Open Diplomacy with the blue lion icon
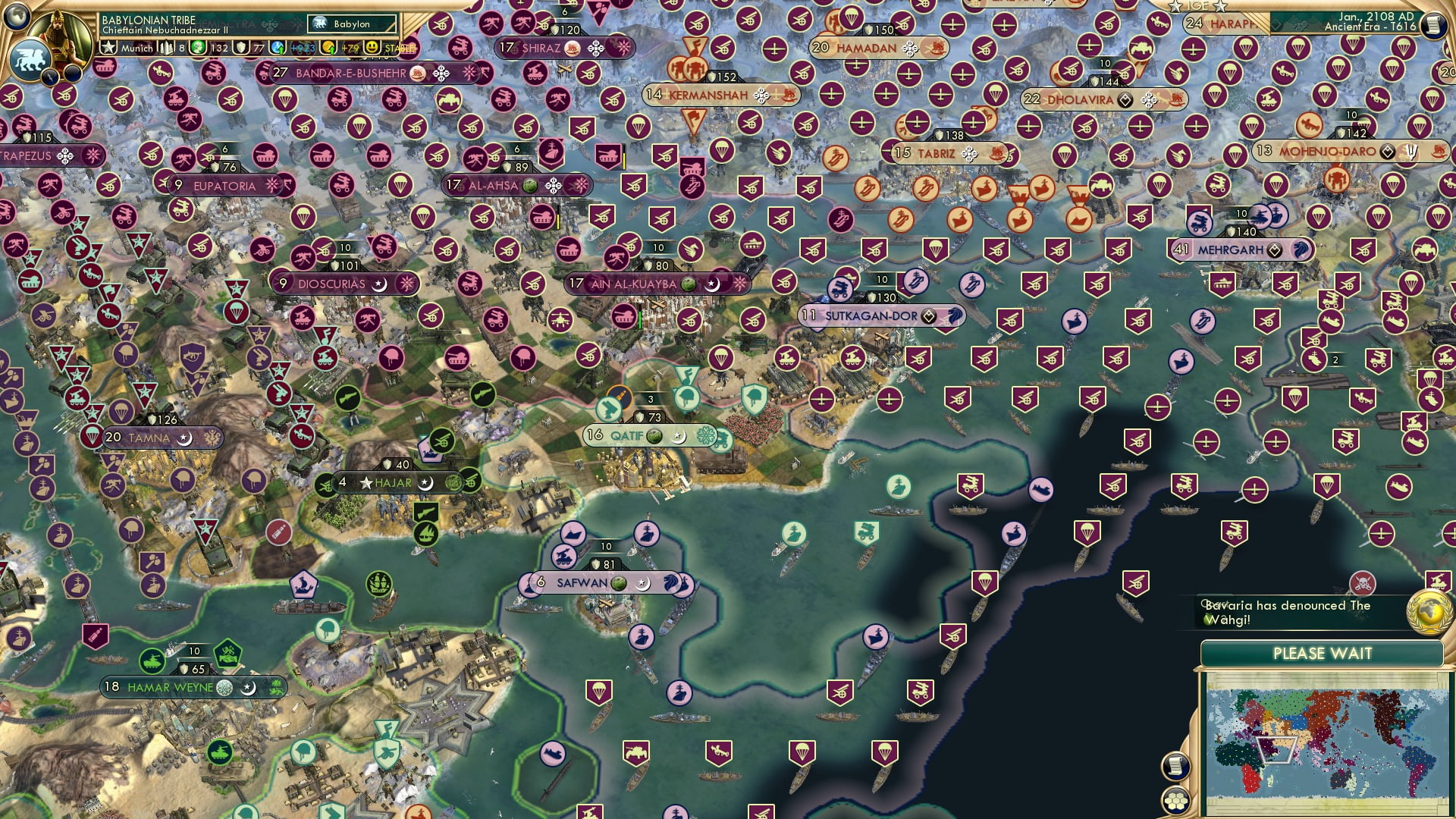 coord(30,59)
